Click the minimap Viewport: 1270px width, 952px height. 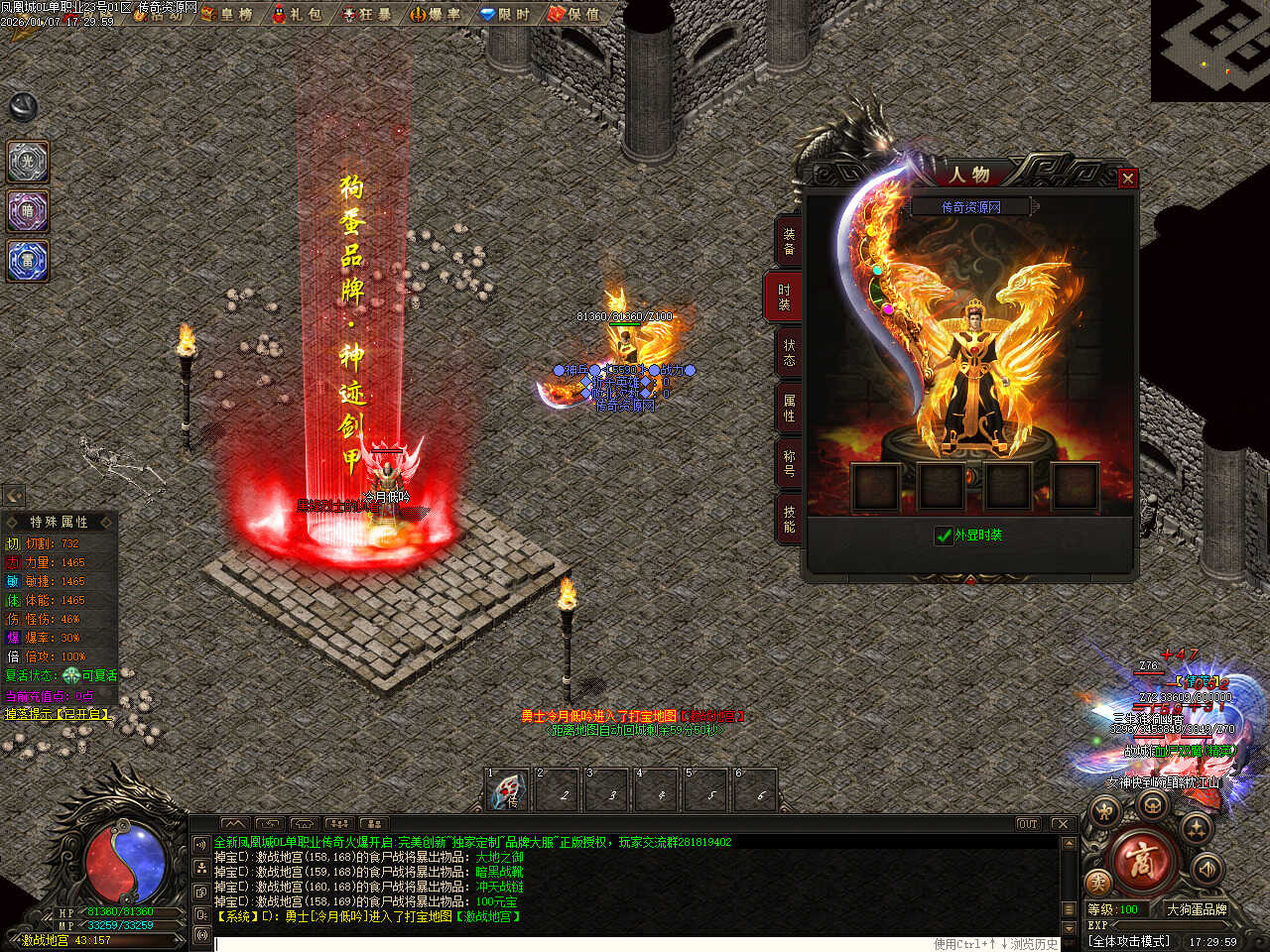pyautogui.click(x=1210, y=50)
